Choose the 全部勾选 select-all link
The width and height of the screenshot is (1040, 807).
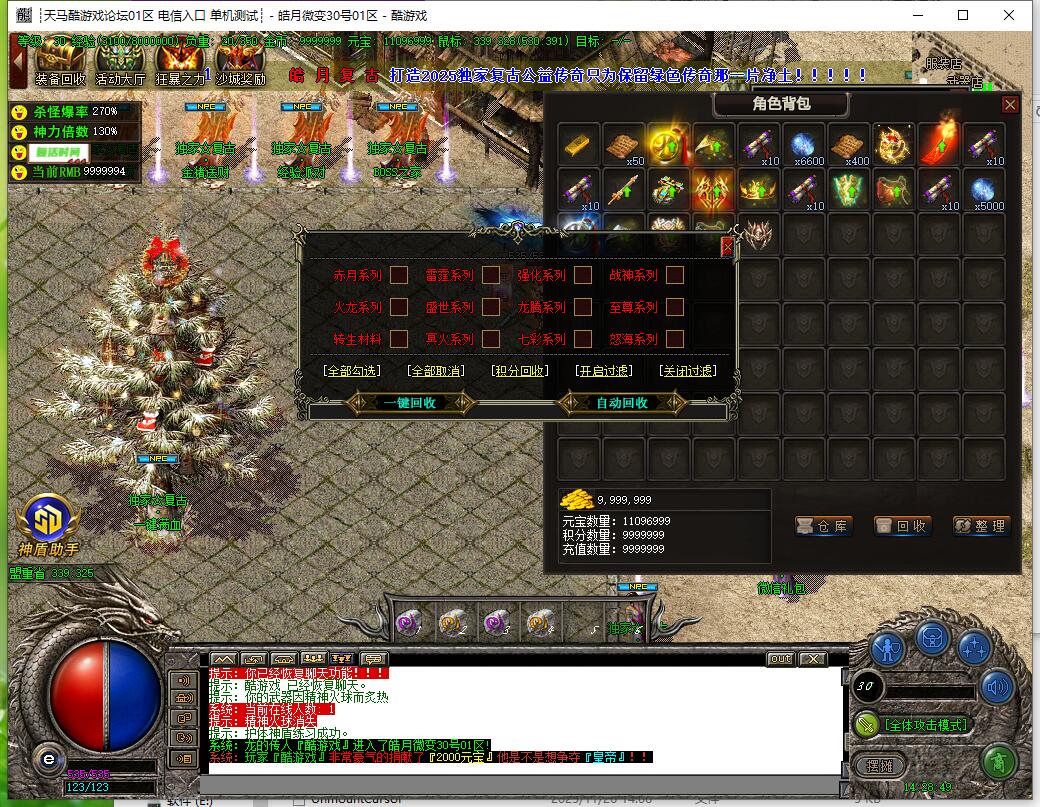352,371
